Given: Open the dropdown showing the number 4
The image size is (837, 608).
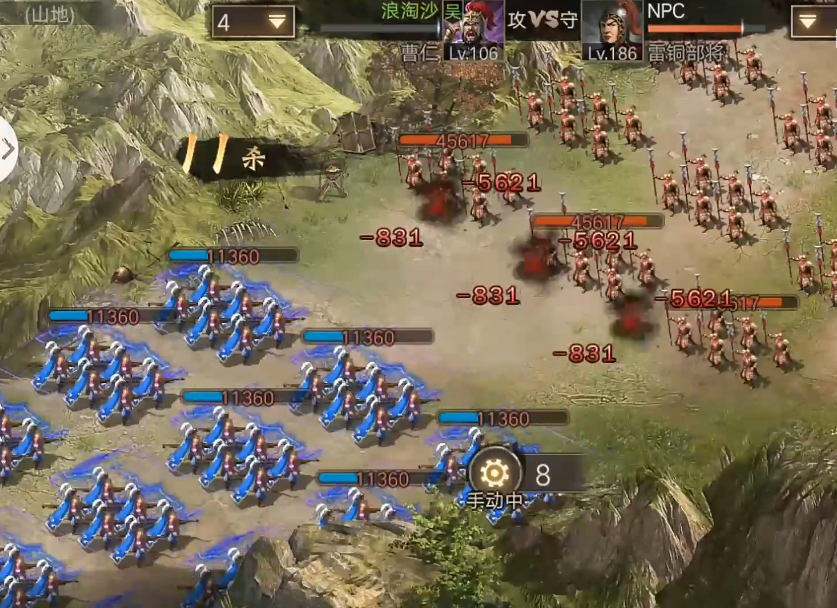Looking at the screenshot, I should tap(252, 21).
